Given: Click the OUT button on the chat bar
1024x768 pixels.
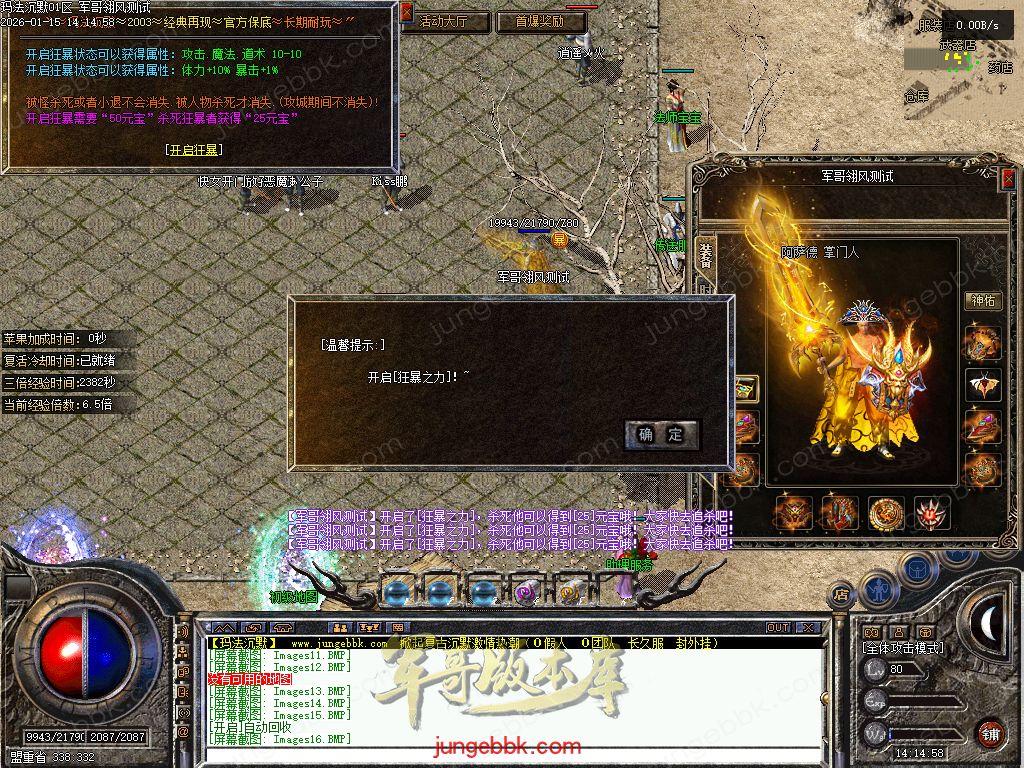Looking at the screenshot, I should [x=778, y=628].
